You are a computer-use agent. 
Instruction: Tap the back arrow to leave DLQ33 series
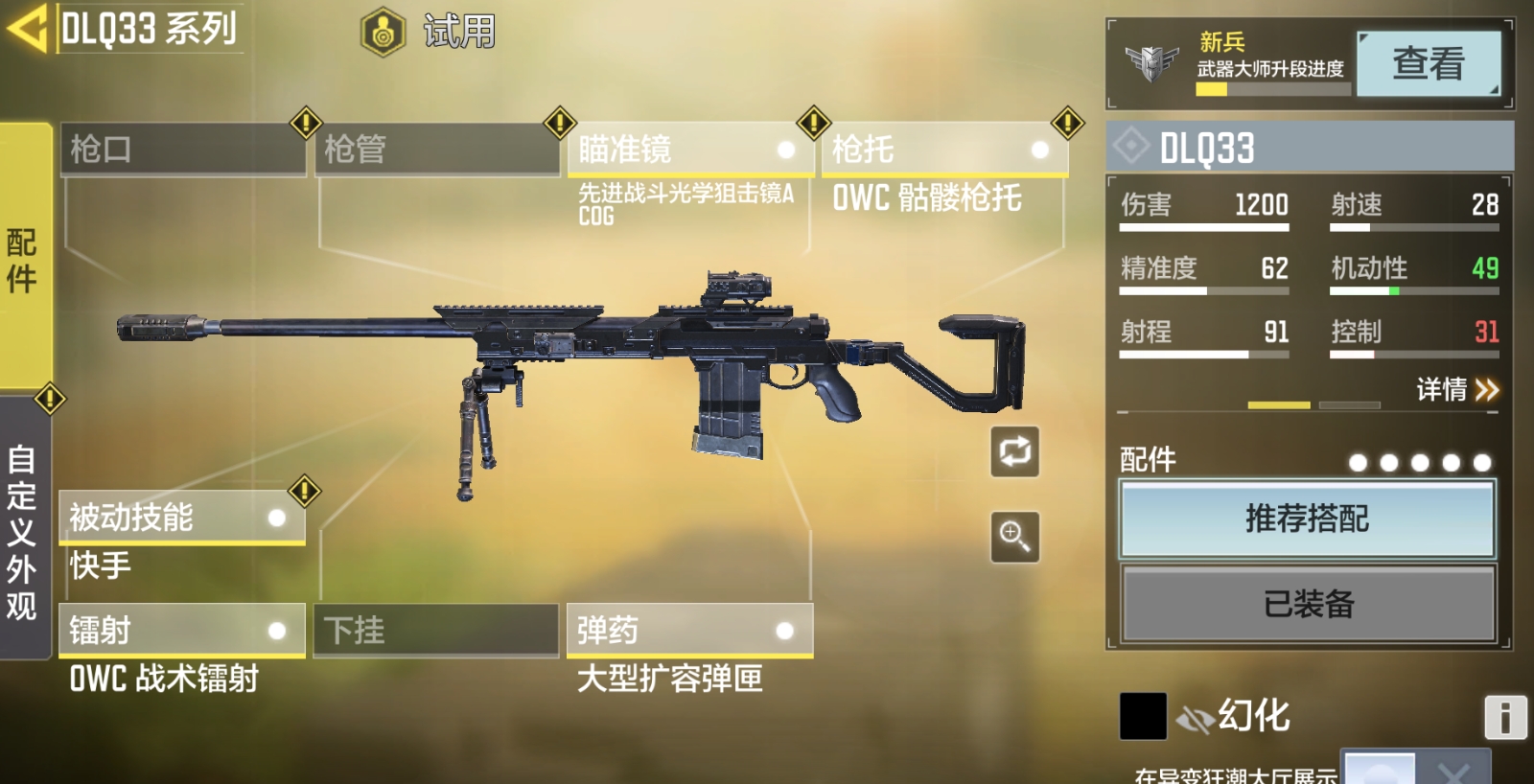tap(29, 29)
